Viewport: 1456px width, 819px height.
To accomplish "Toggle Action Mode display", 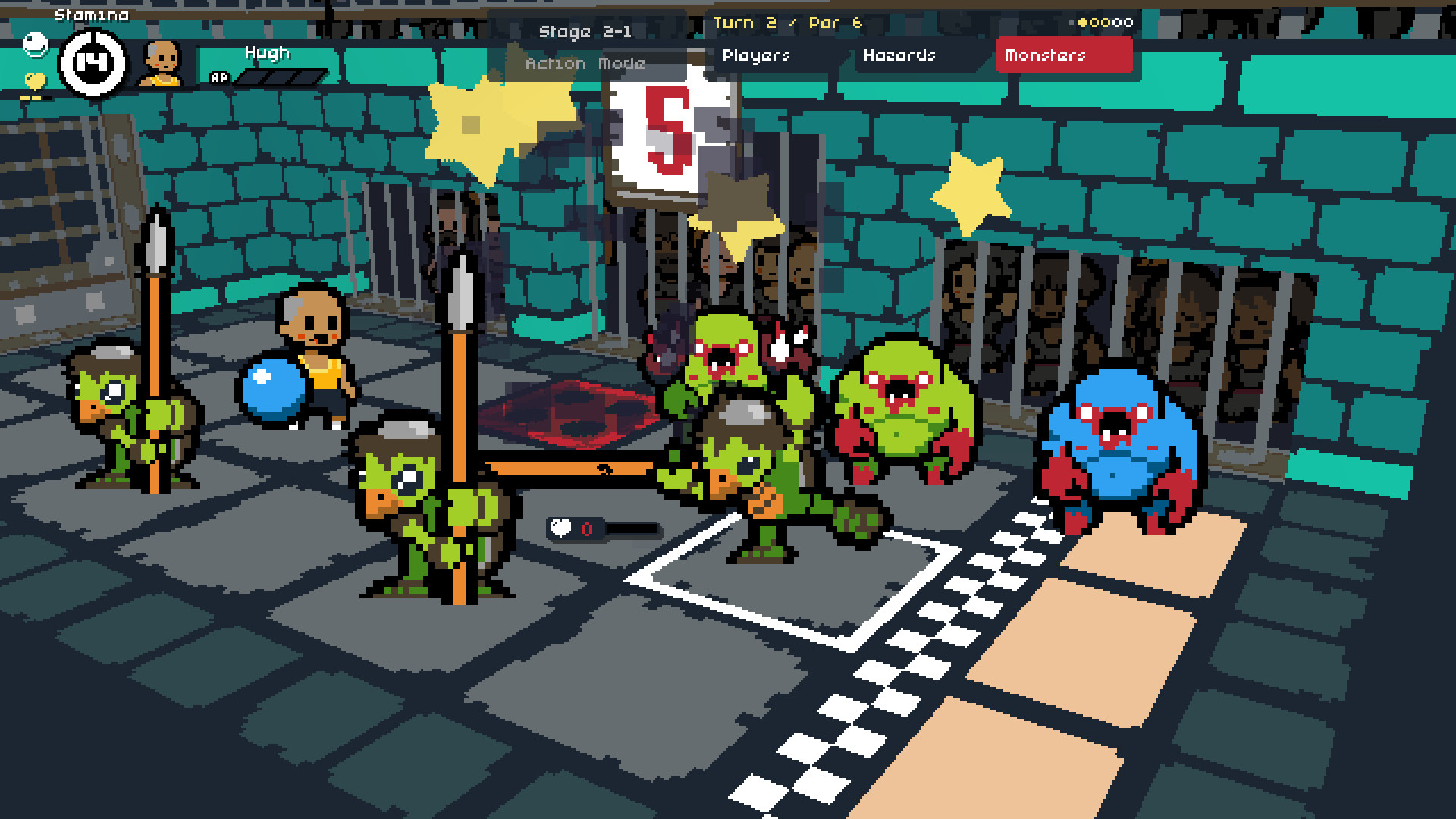I will tap(585, 64).
